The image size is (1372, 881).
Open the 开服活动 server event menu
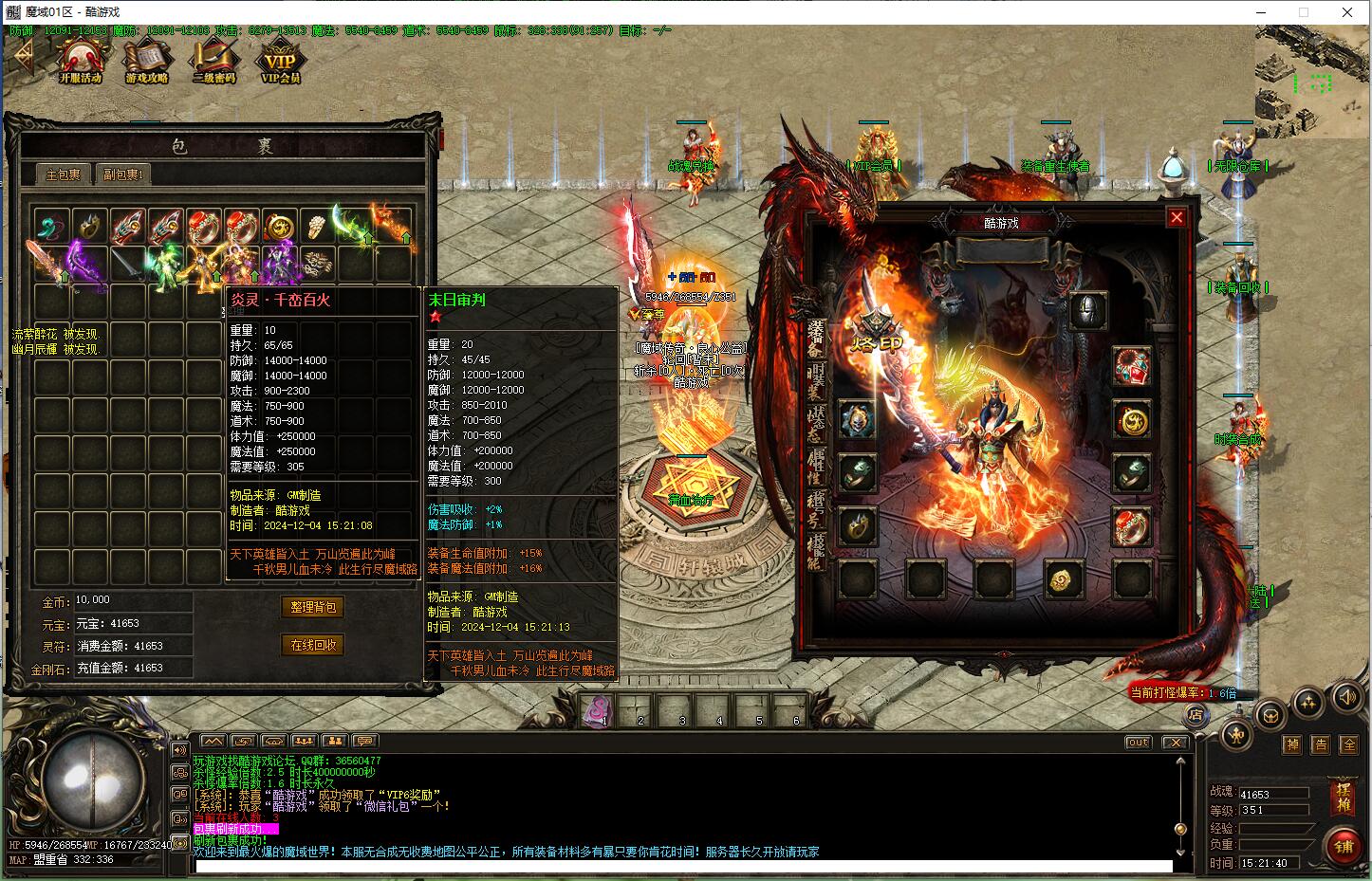[x=80, y=63]
